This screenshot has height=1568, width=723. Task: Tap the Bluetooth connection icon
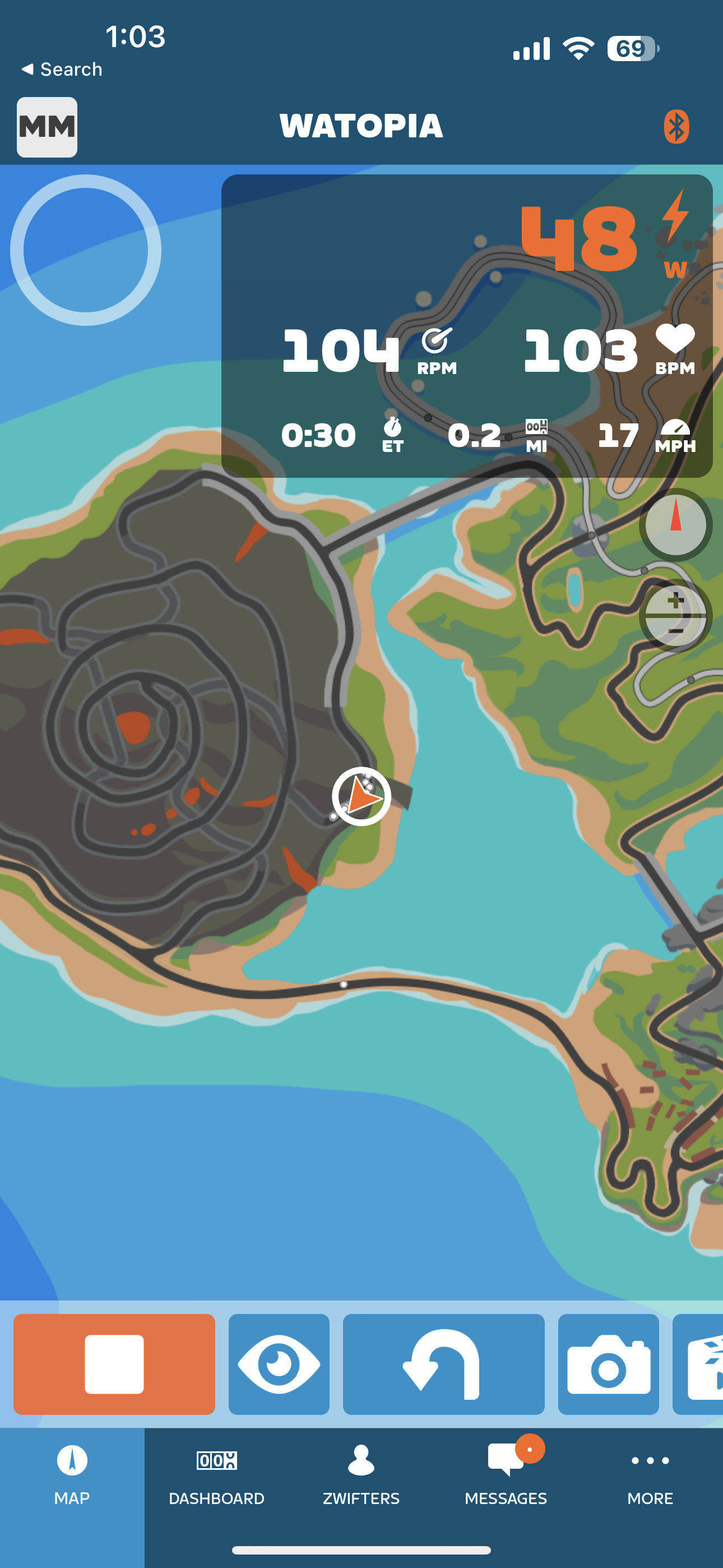click(678, 127)
